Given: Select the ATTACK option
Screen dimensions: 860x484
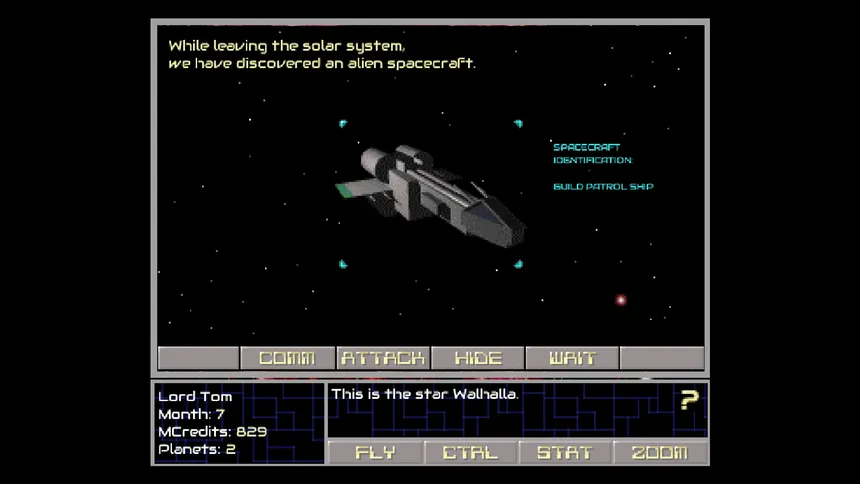Looking at the screenshot, I should tap(383, 358).
